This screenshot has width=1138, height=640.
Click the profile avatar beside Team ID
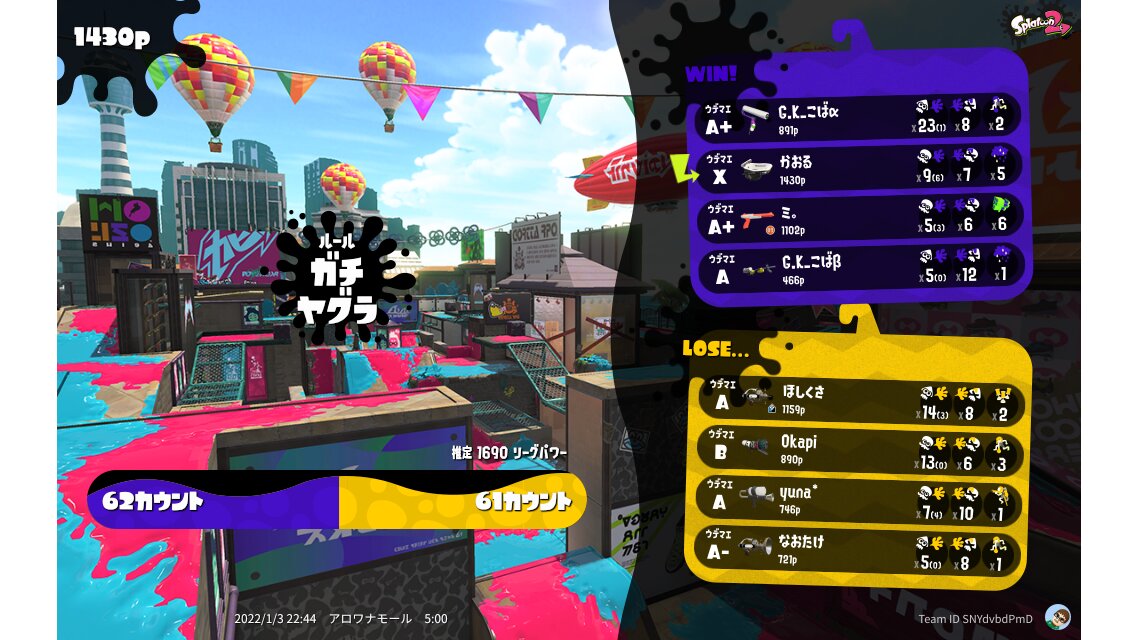[x=1057, y=616]
